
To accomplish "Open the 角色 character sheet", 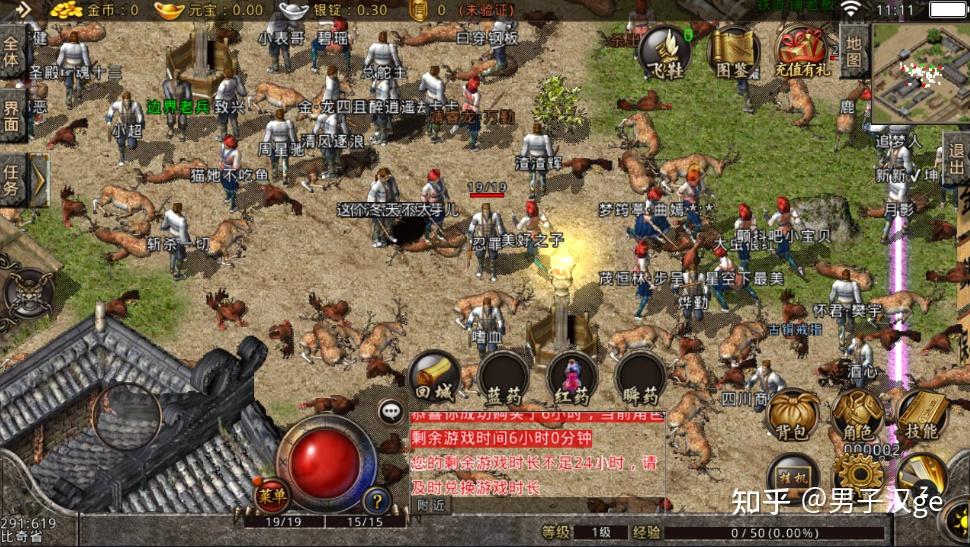I will click(x=857, y=414).
